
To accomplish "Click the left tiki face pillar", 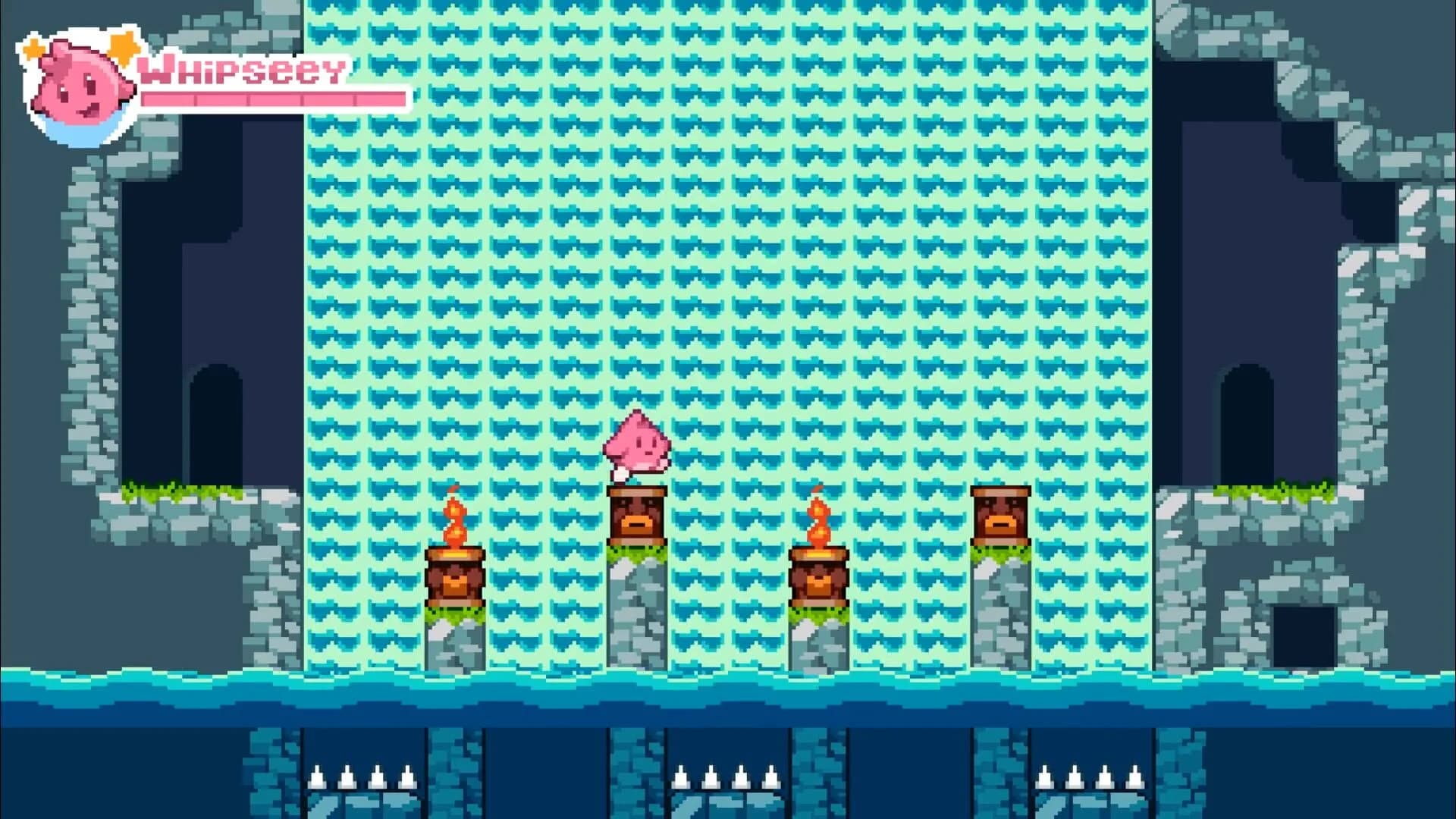I will point(637,516).
